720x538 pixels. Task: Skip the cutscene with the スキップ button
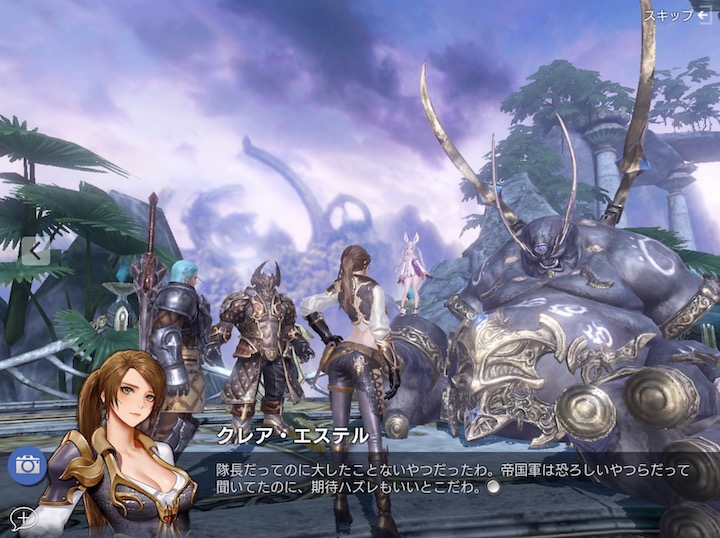click(677, 15)
